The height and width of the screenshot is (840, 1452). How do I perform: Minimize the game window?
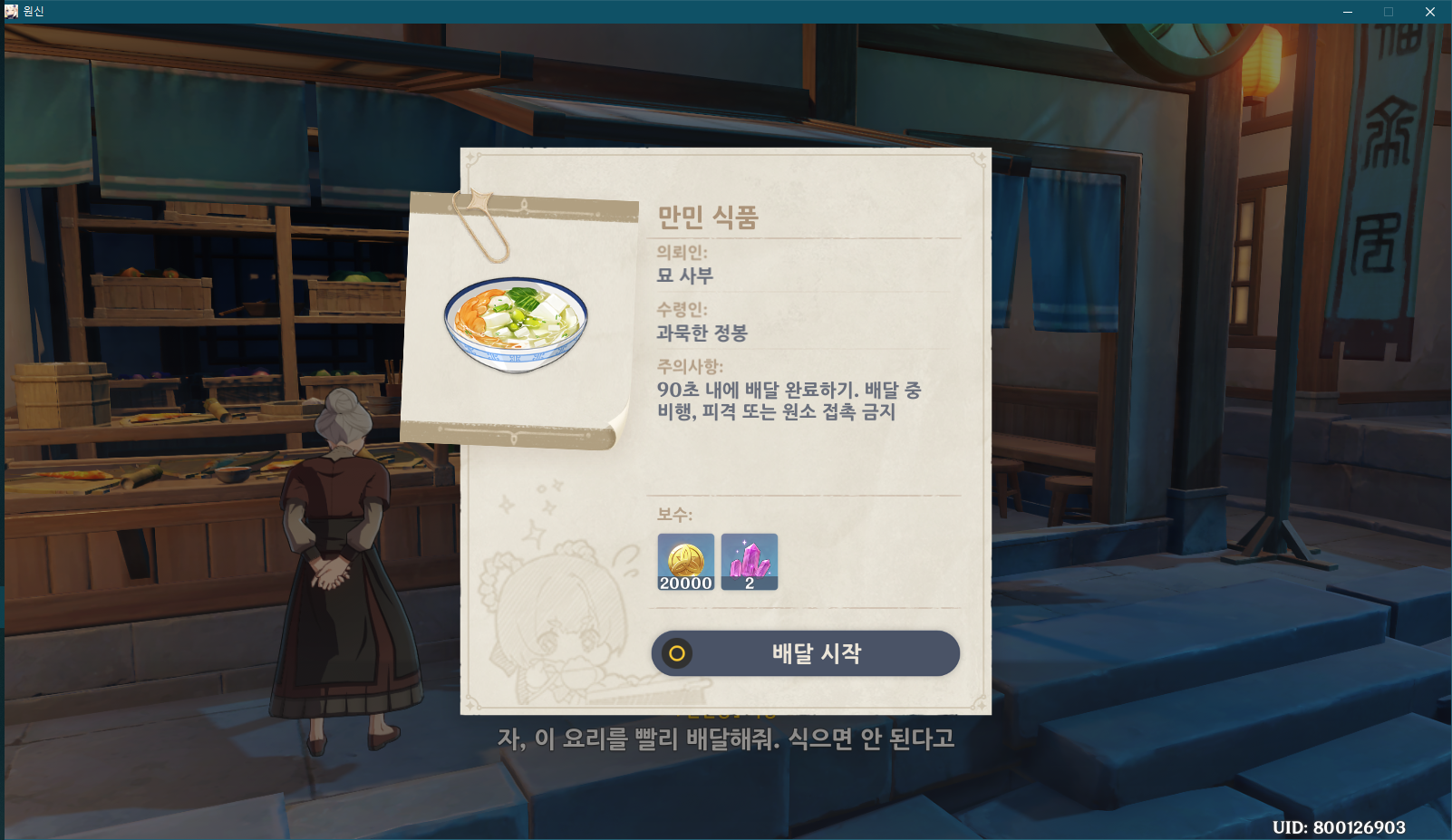[x=1348, y=12]
